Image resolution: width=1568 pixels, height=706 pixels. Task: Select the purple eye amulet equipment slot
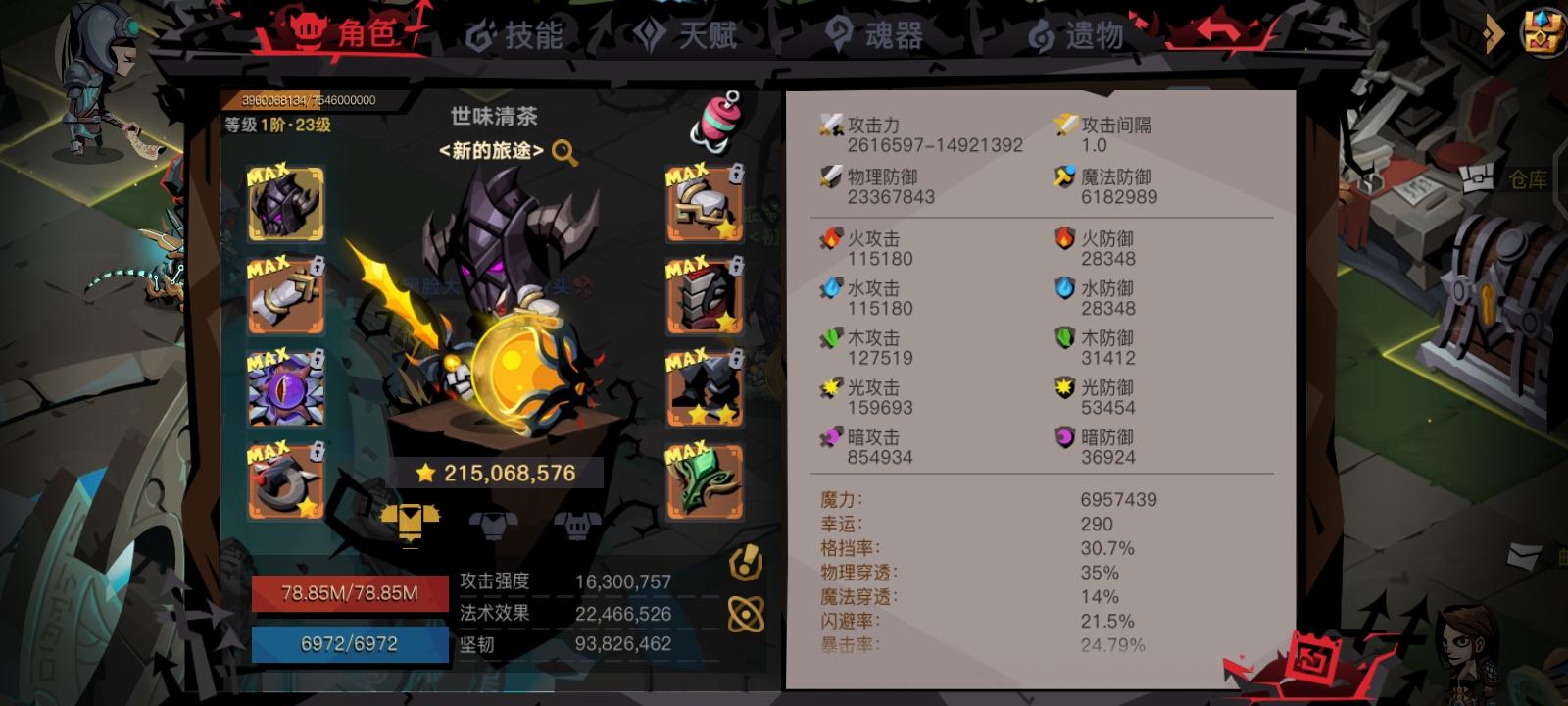[285, 387]
